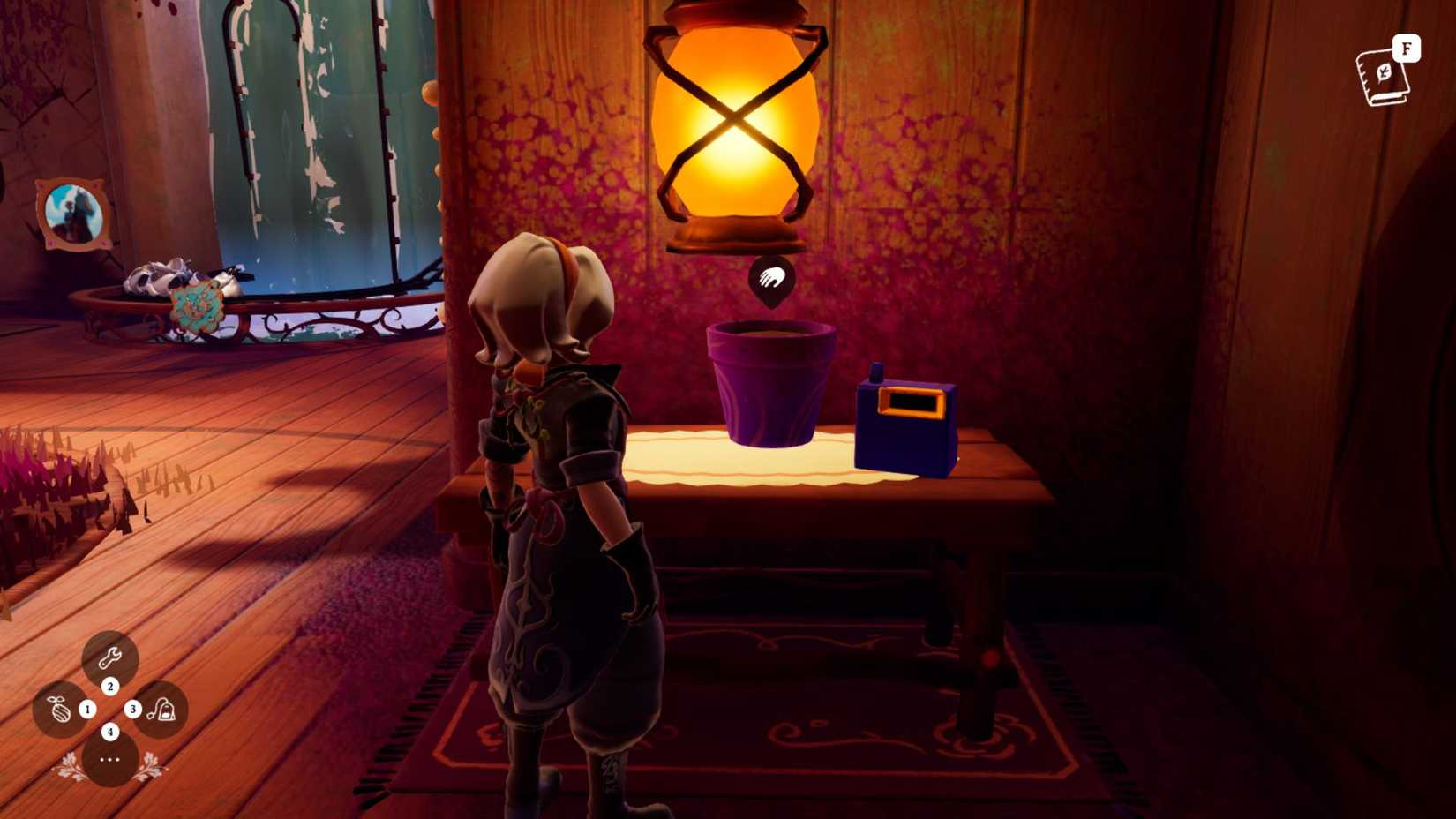Click the number 1 badge on the tool wheel

tap(86, 708)
